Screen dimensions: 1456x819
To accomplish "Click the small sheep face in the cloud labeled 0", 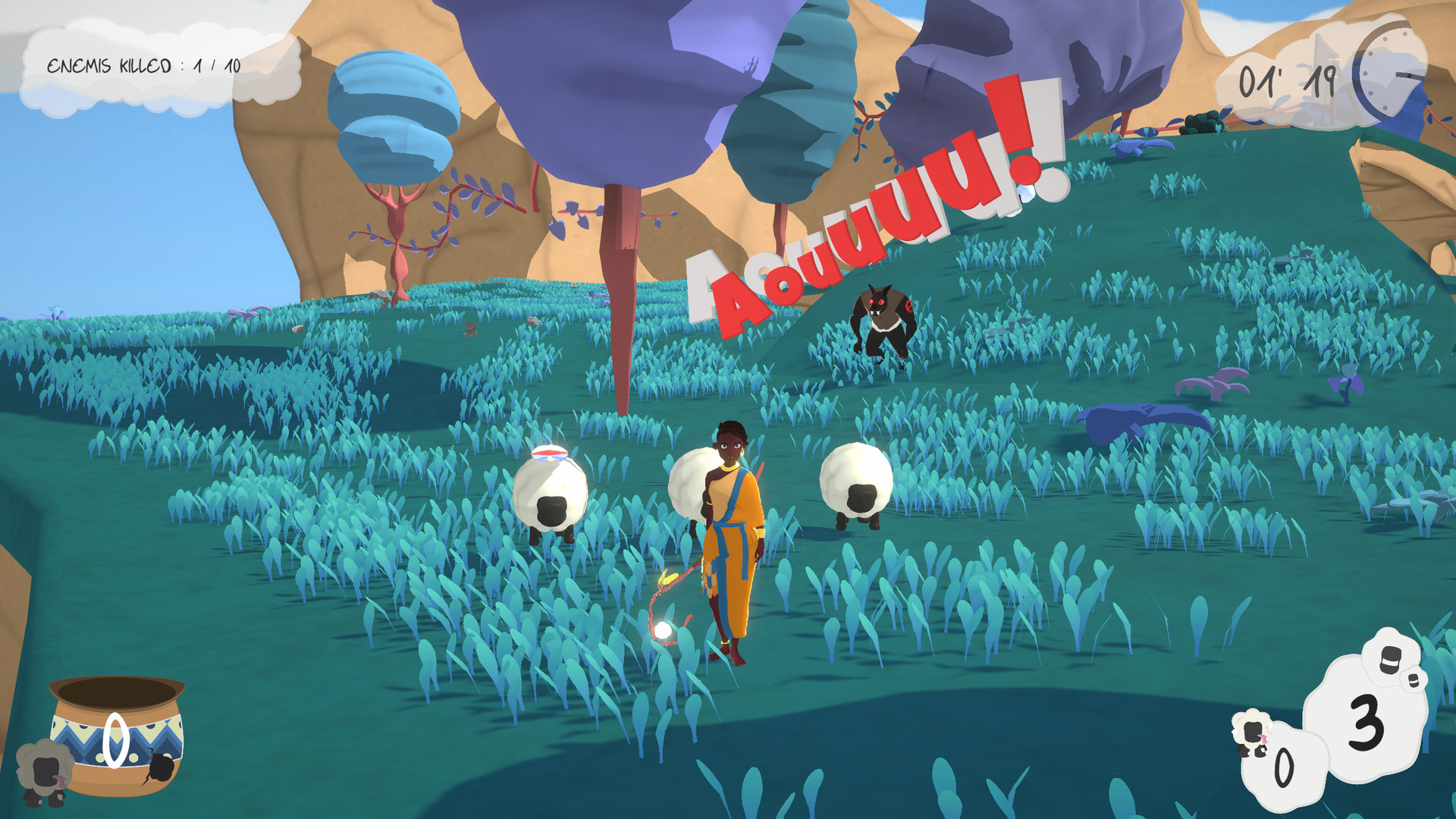I will (x=1252, y=731).
